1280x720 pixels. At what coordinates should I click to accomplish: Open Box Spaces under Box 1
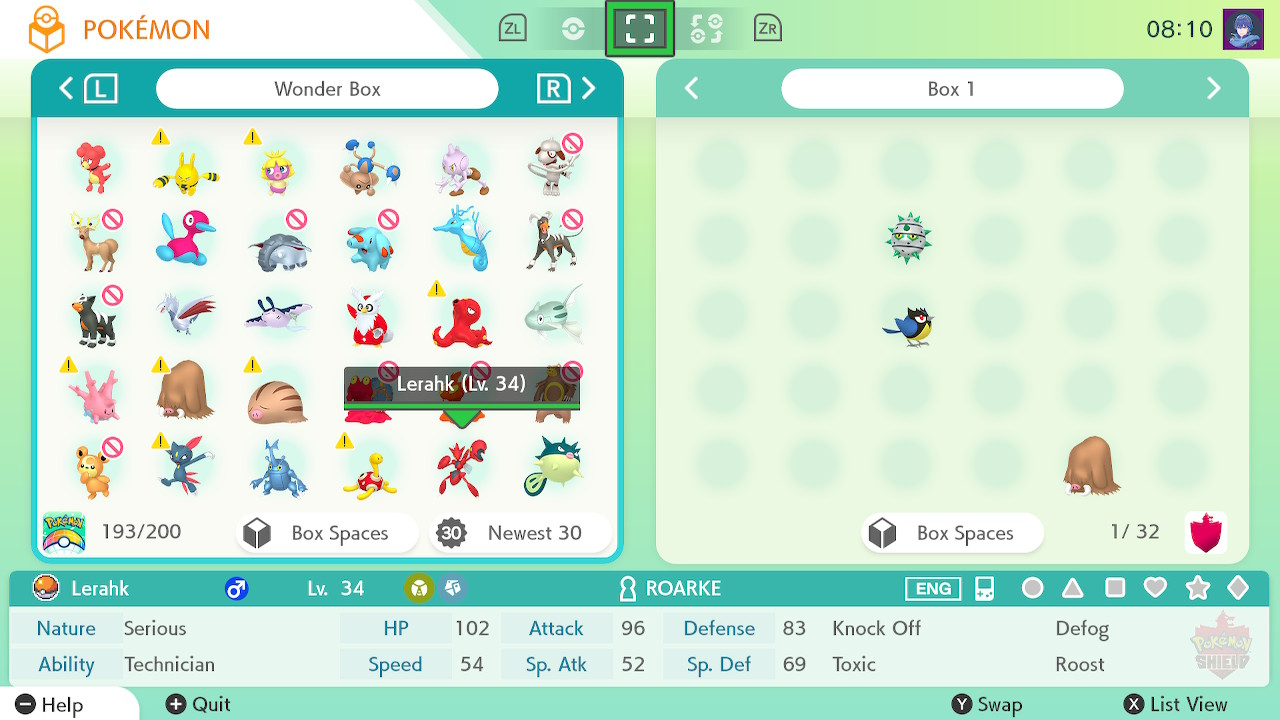click(x=951, y=533)
